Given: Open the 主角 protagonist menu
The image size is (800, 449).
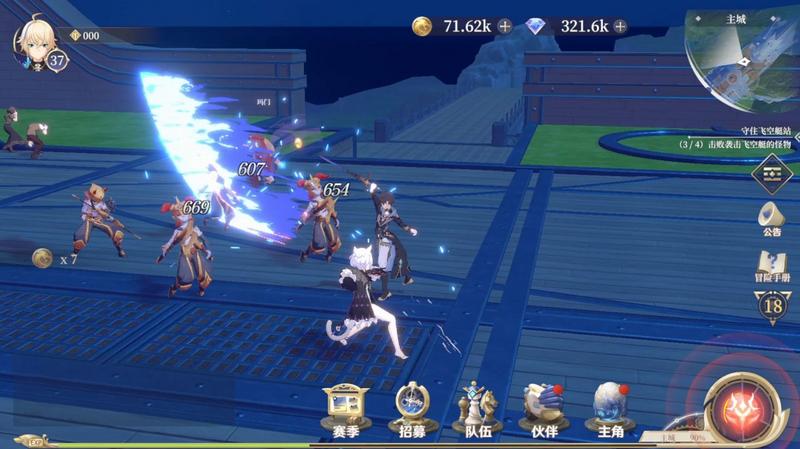Looking at the screenshot, I should click(610, 411).
